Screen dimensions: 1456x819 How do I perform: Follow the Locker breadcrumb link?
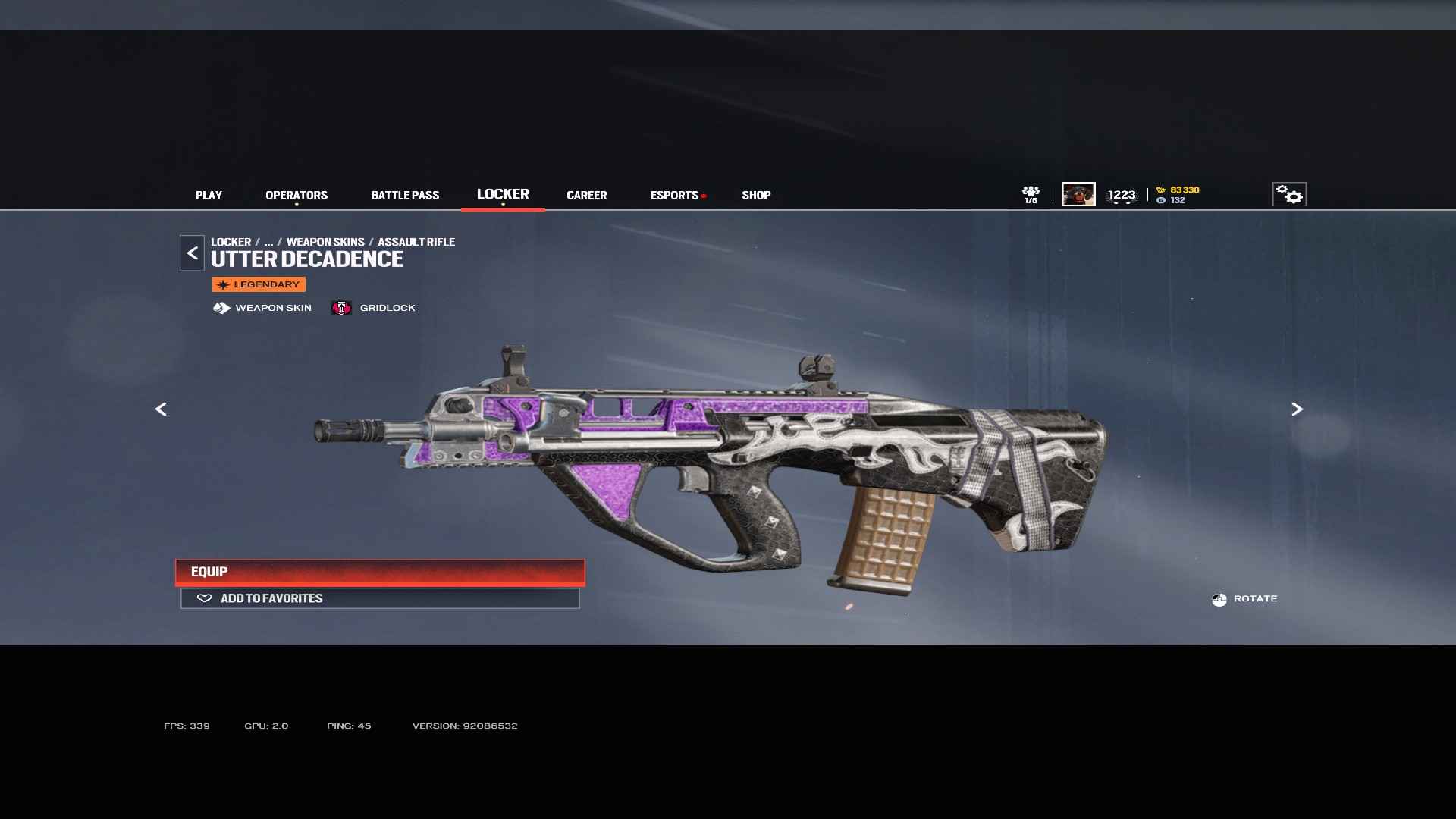click(x=231, y=242)
